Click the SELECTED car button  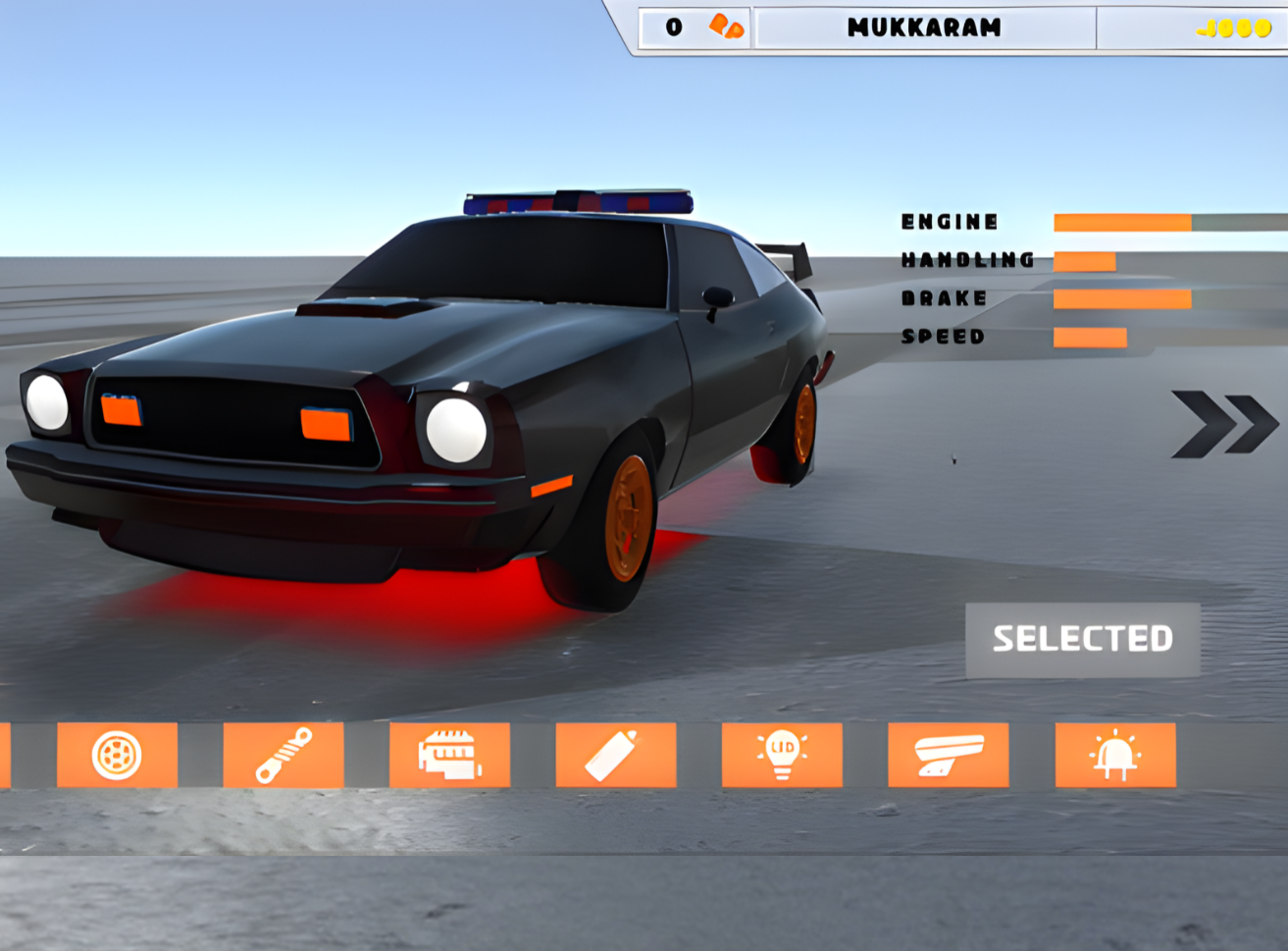(1082, 639)
